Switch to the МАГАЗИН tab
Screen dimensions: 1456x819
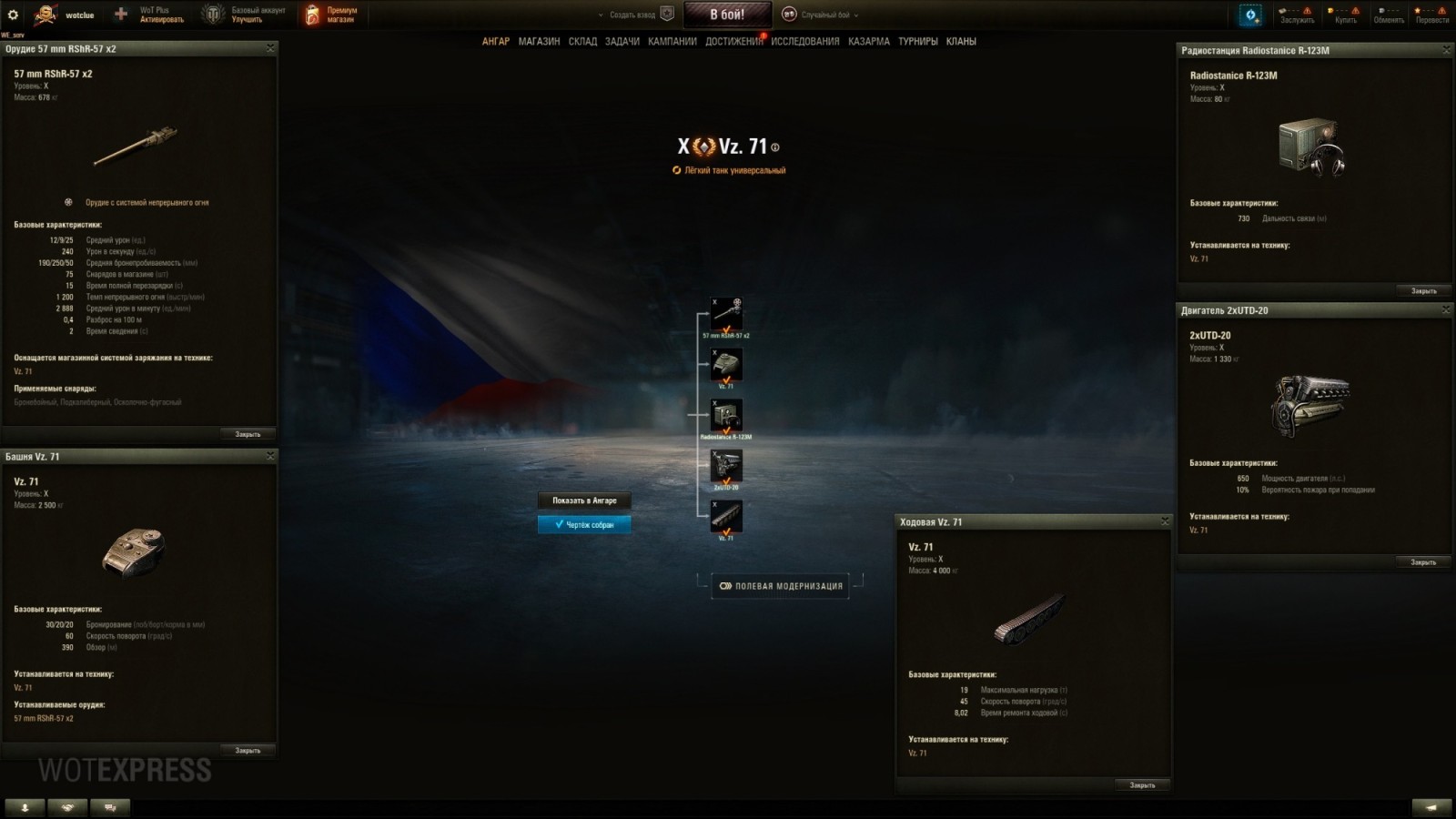coord(541,41)
